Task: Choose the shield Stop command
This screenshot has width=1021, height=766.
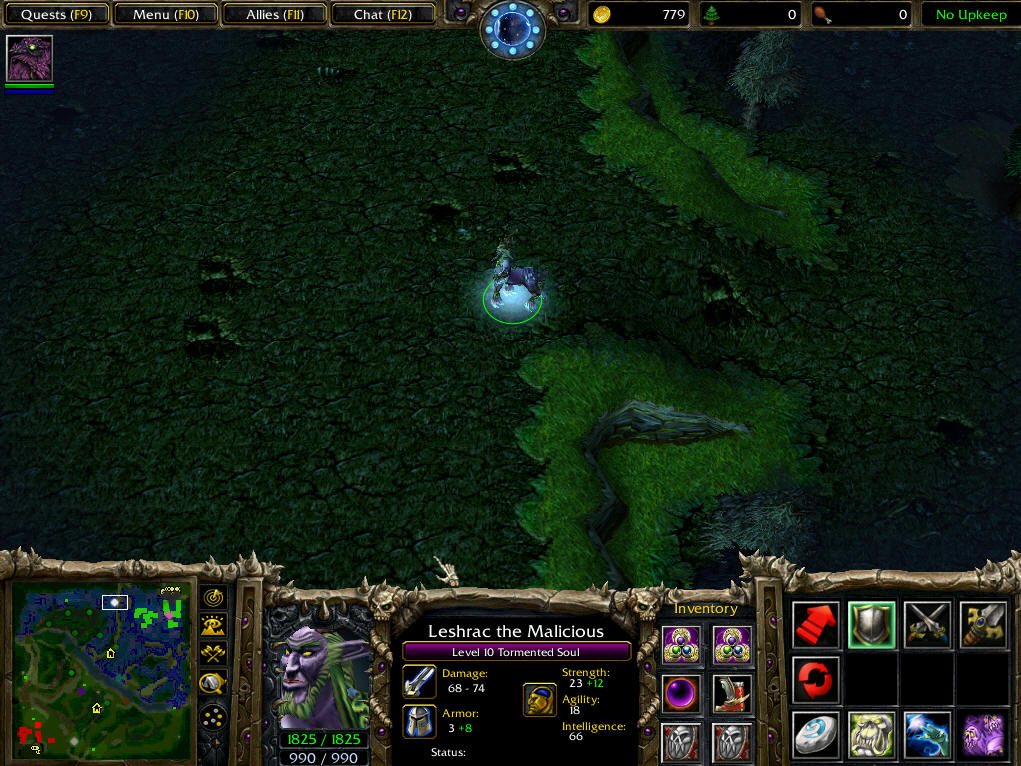Action: [871, 624]
